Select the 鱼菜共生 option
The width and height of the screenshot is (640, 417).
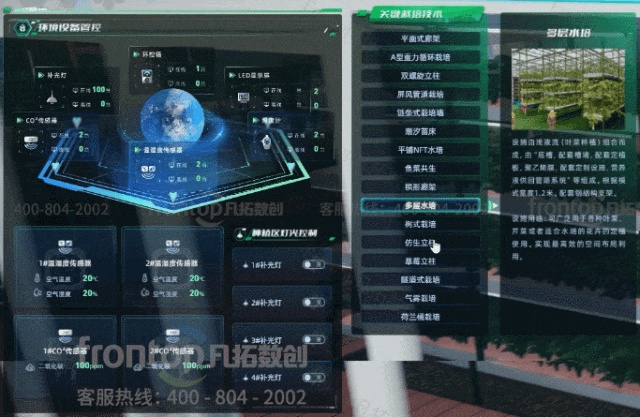(x=422, y=169)
